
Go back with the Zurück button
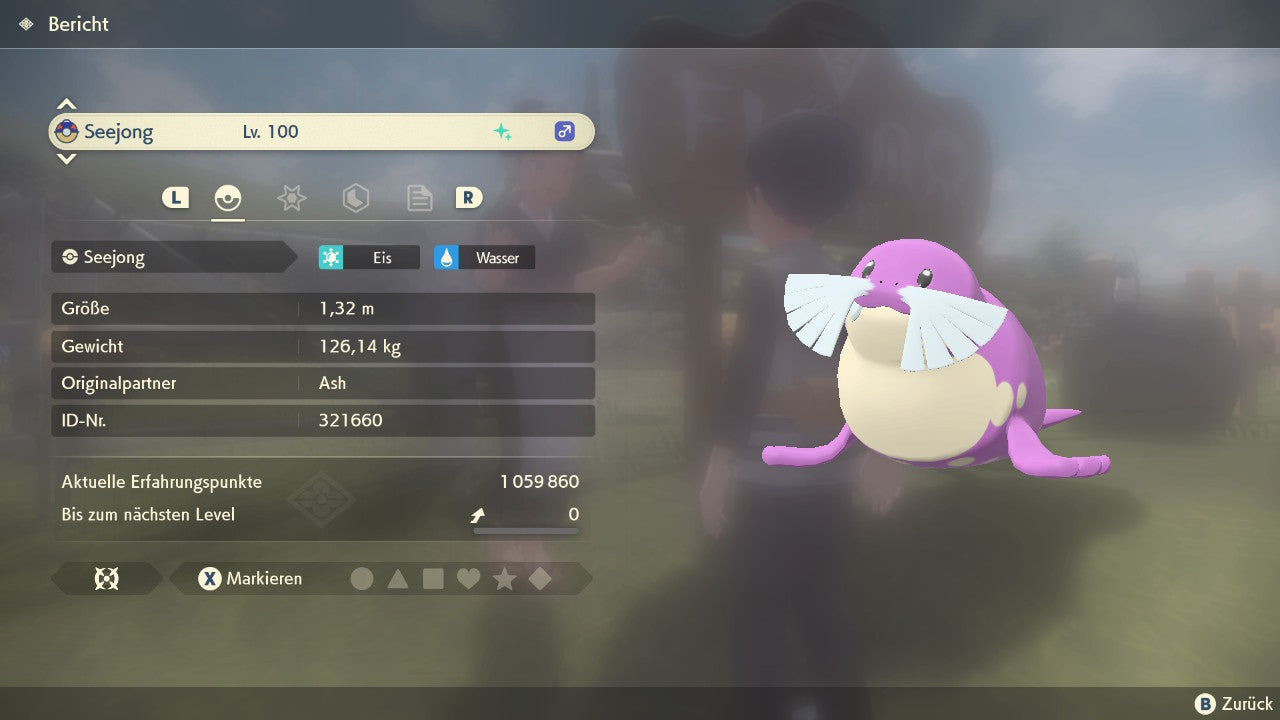(1234, 704)
